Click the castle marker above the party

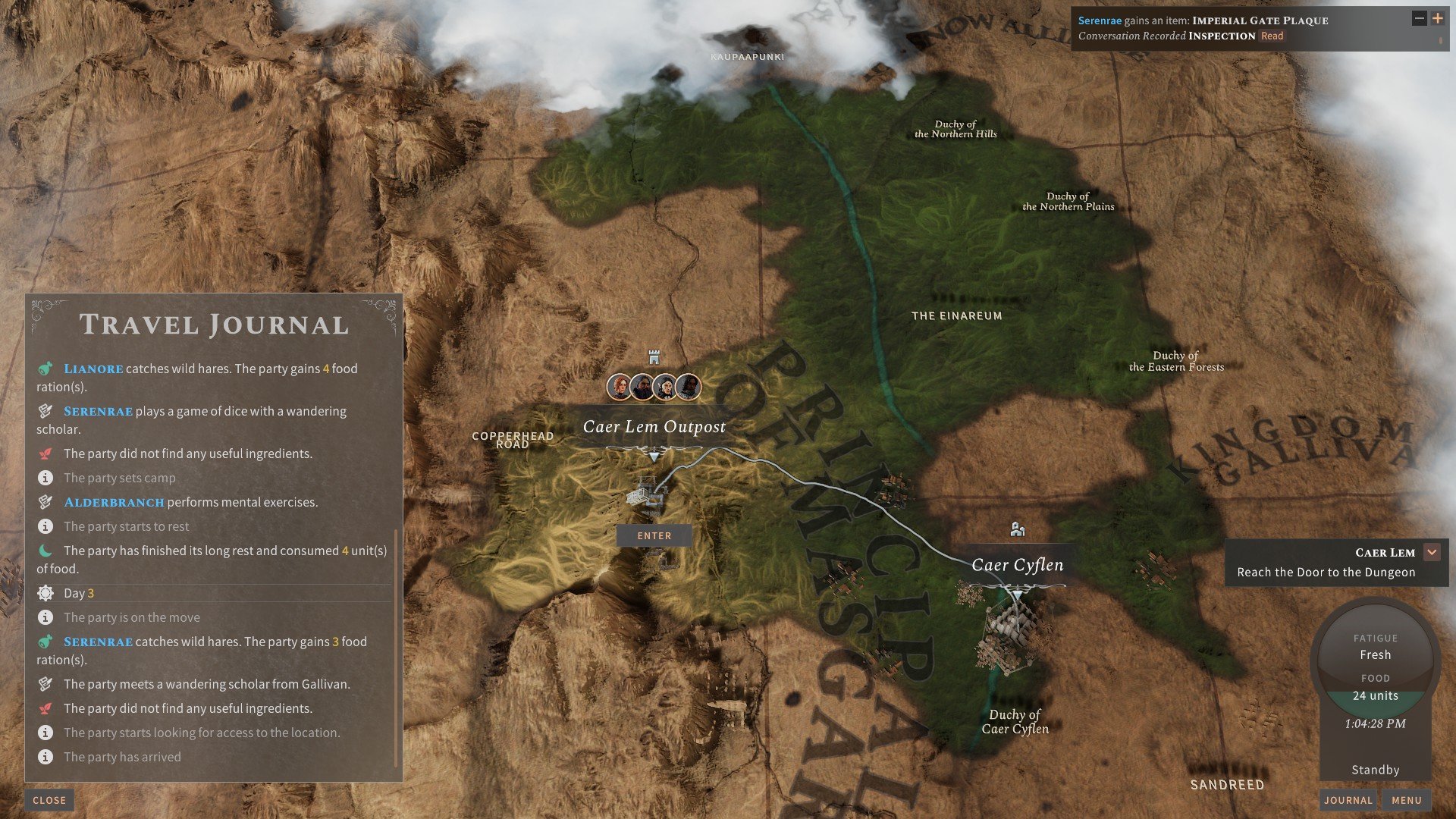(x=654, y=356)
